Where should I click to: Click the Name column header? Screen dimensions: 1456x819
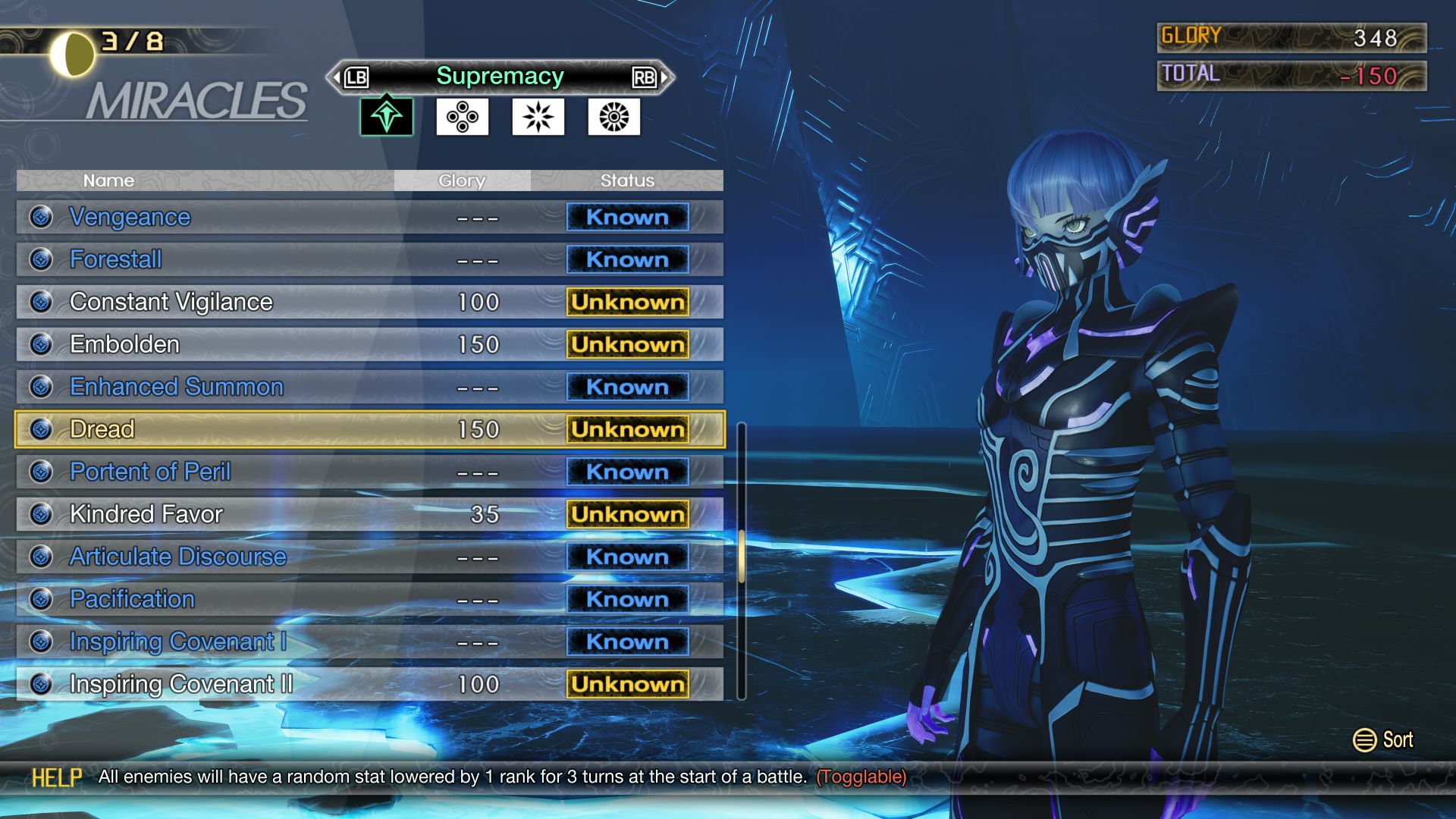(x=108, y=180)
